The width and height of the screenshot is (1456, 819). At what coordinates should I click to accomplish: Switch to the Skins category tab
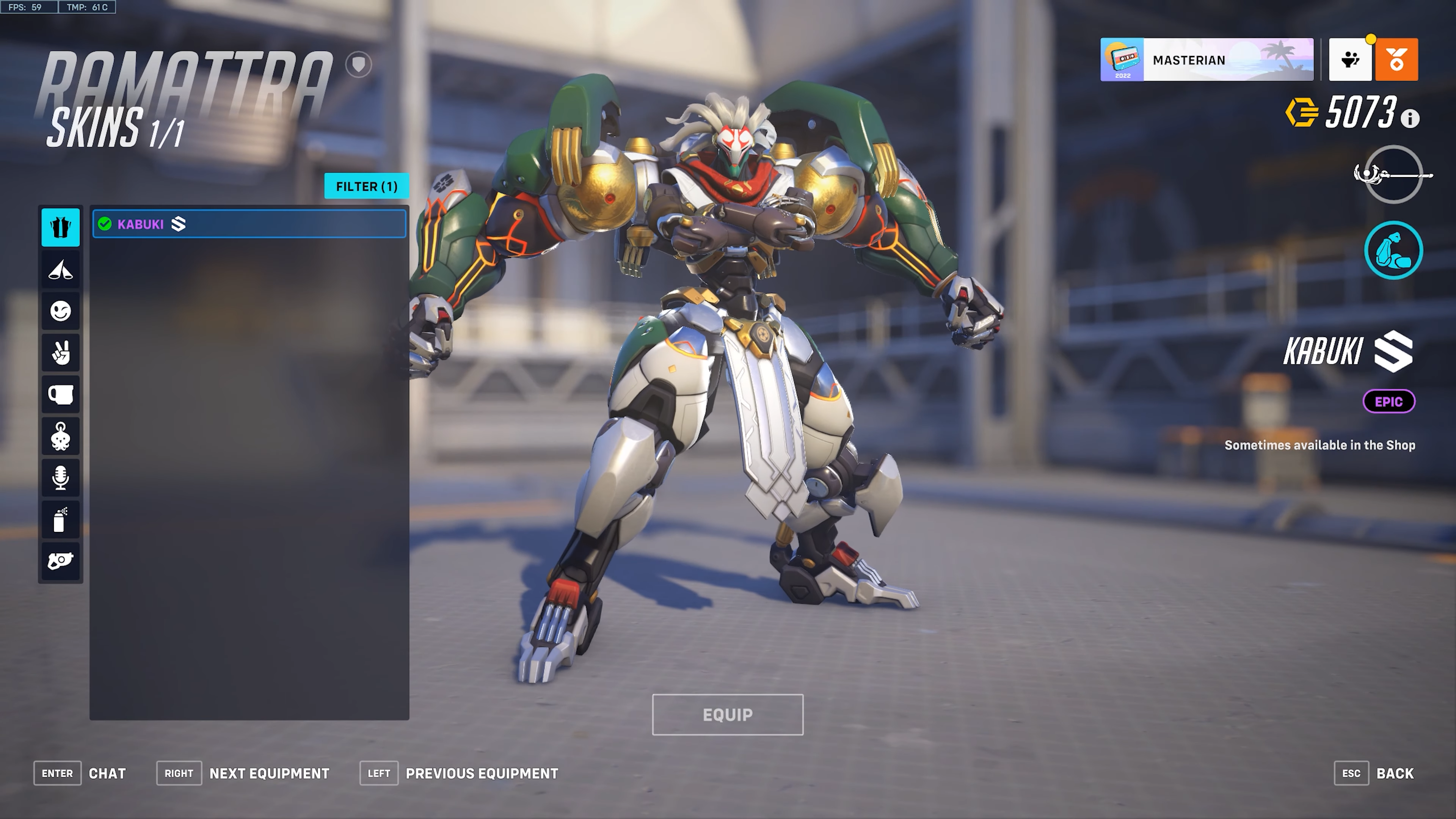pyautogui.click(x=61, y=227)
